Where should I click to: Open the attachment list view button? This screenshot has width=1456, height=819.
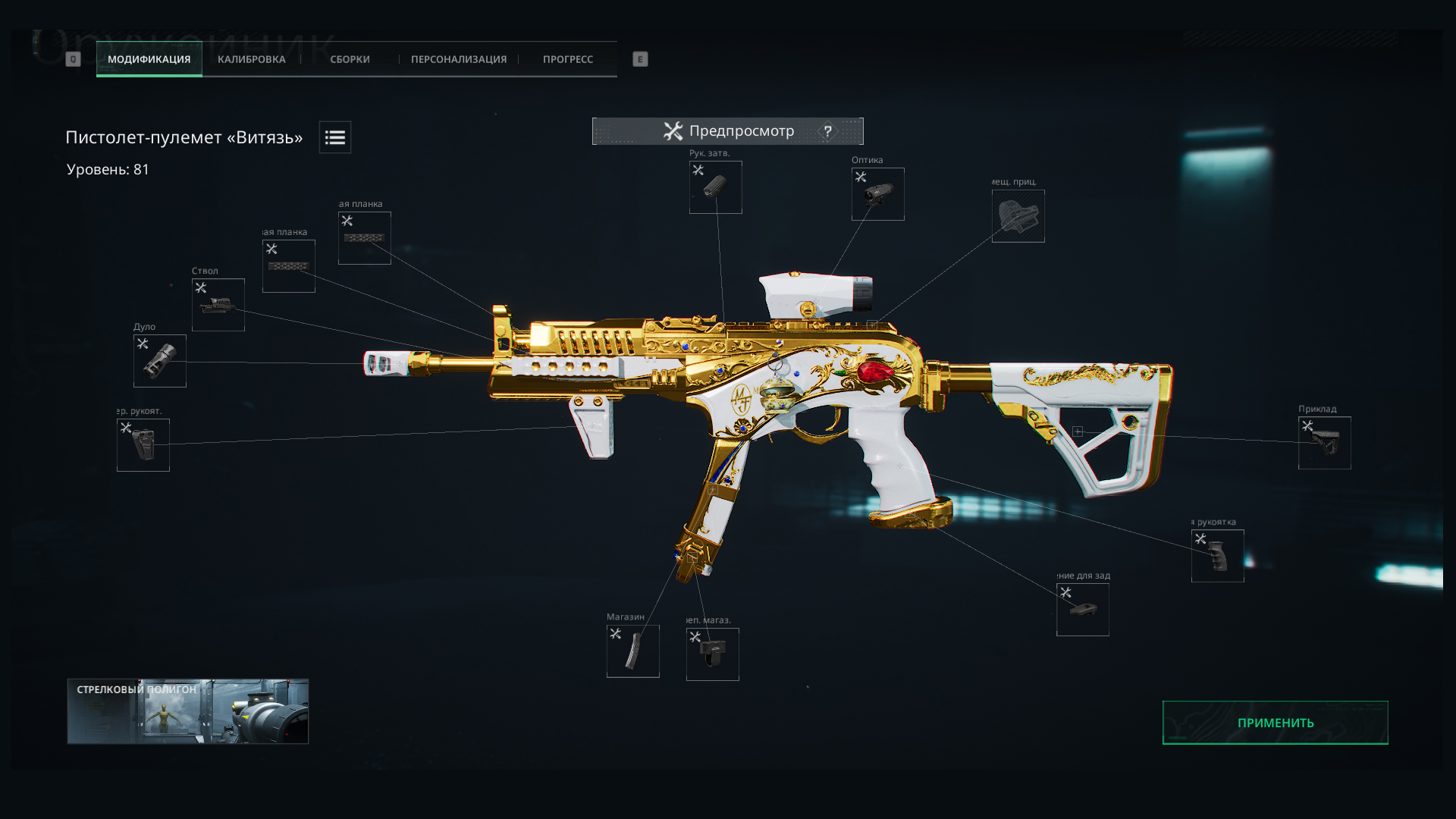coord(334,137)
